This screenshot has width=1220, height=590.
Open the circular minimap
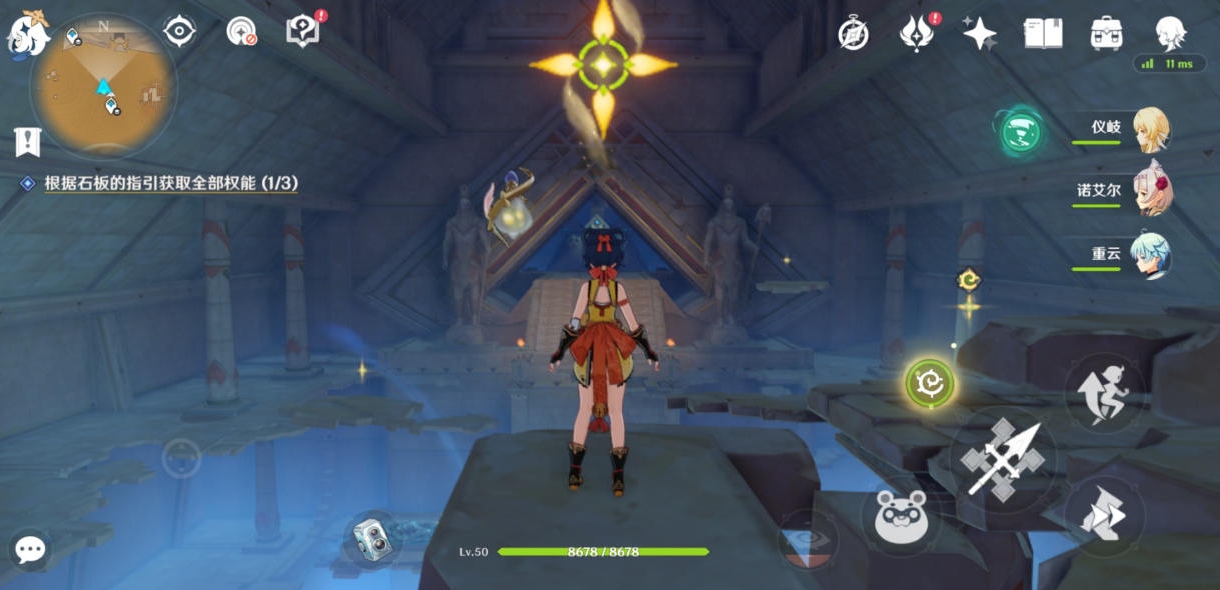102,86
